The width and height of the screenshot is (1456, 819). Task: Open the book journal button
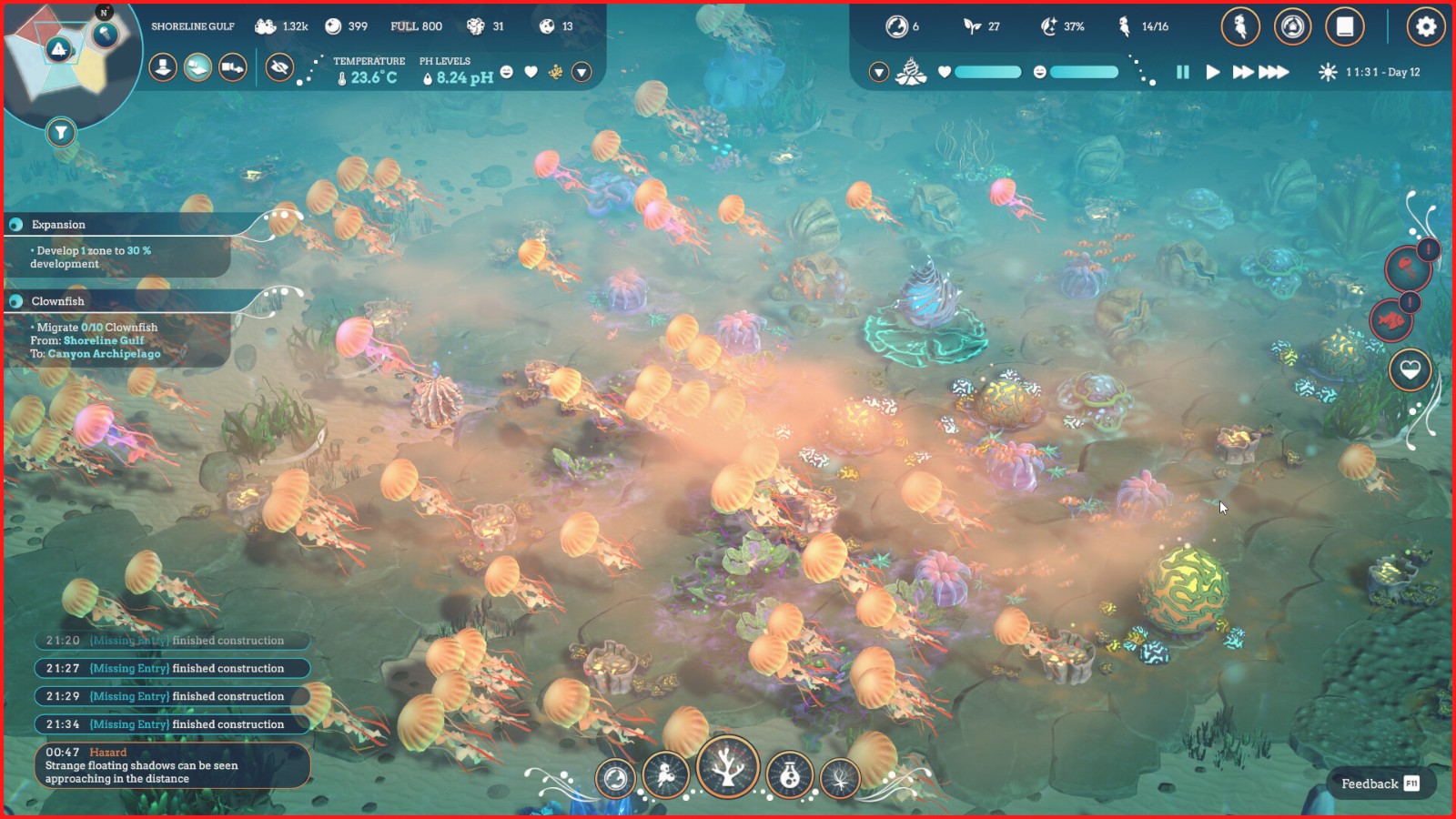coord(1344,27)
